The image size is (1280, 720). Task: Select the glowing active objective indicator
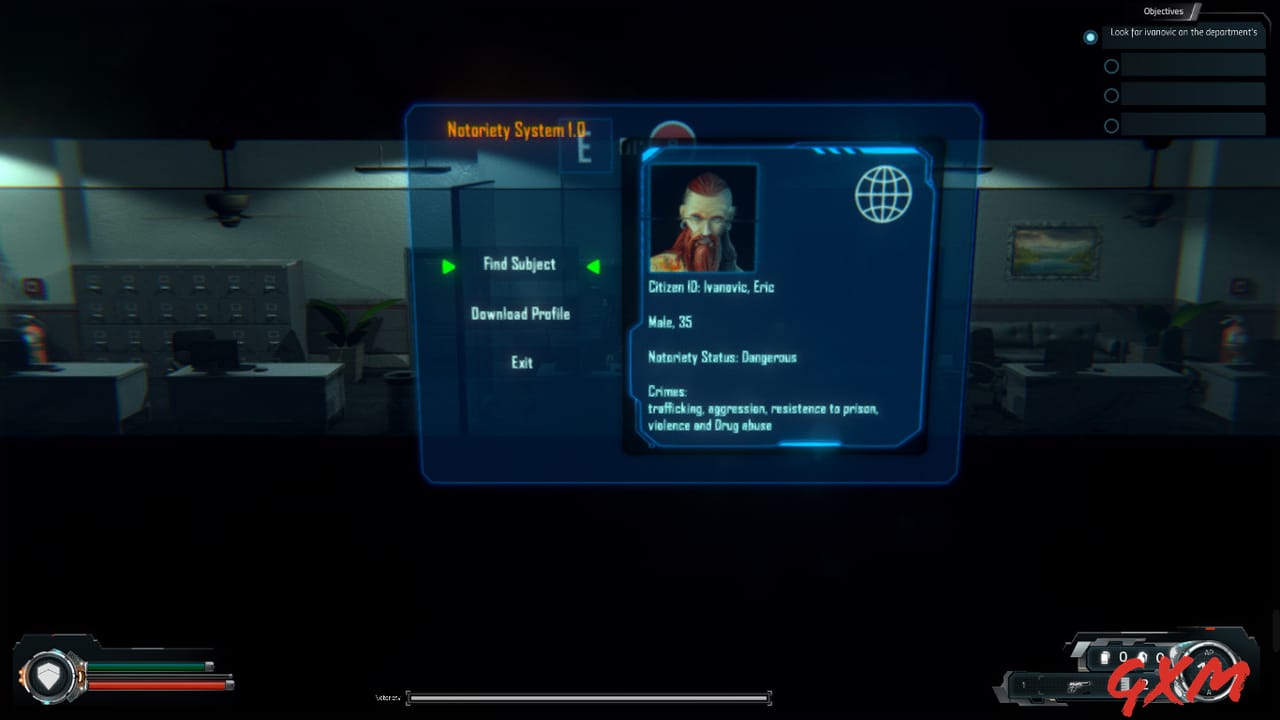(1090, 37)
